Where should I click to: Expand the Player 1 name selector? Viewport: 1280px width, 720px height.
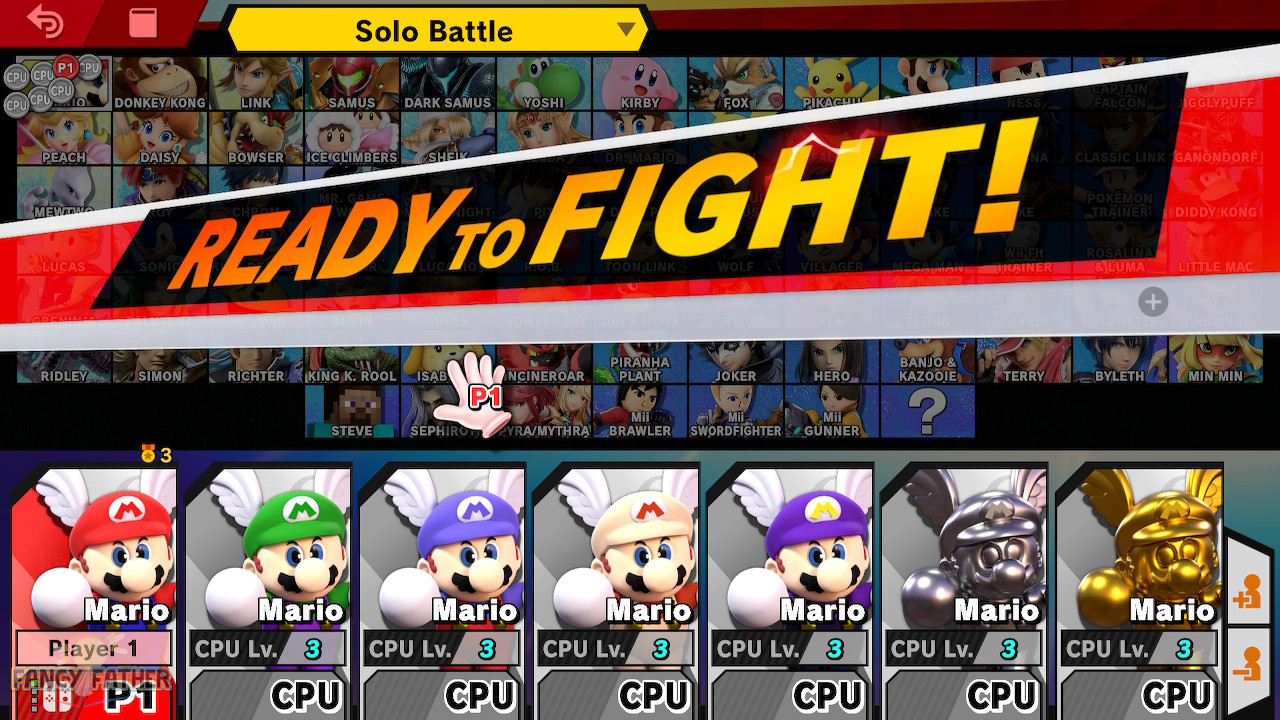[x=92, y=648]
